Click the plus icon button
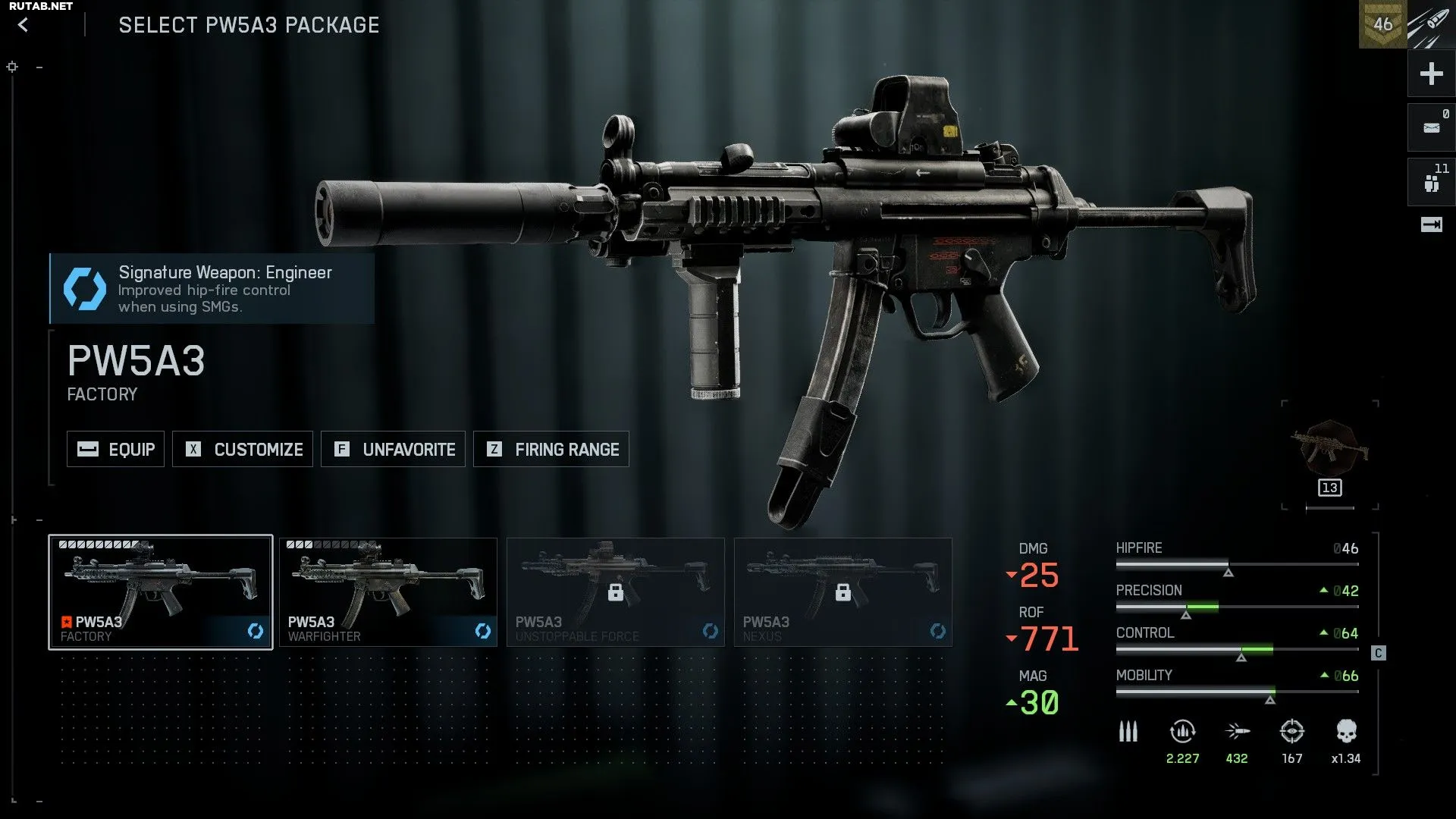This screenshot has width=1456, height=819. [x=1431, y=74]
